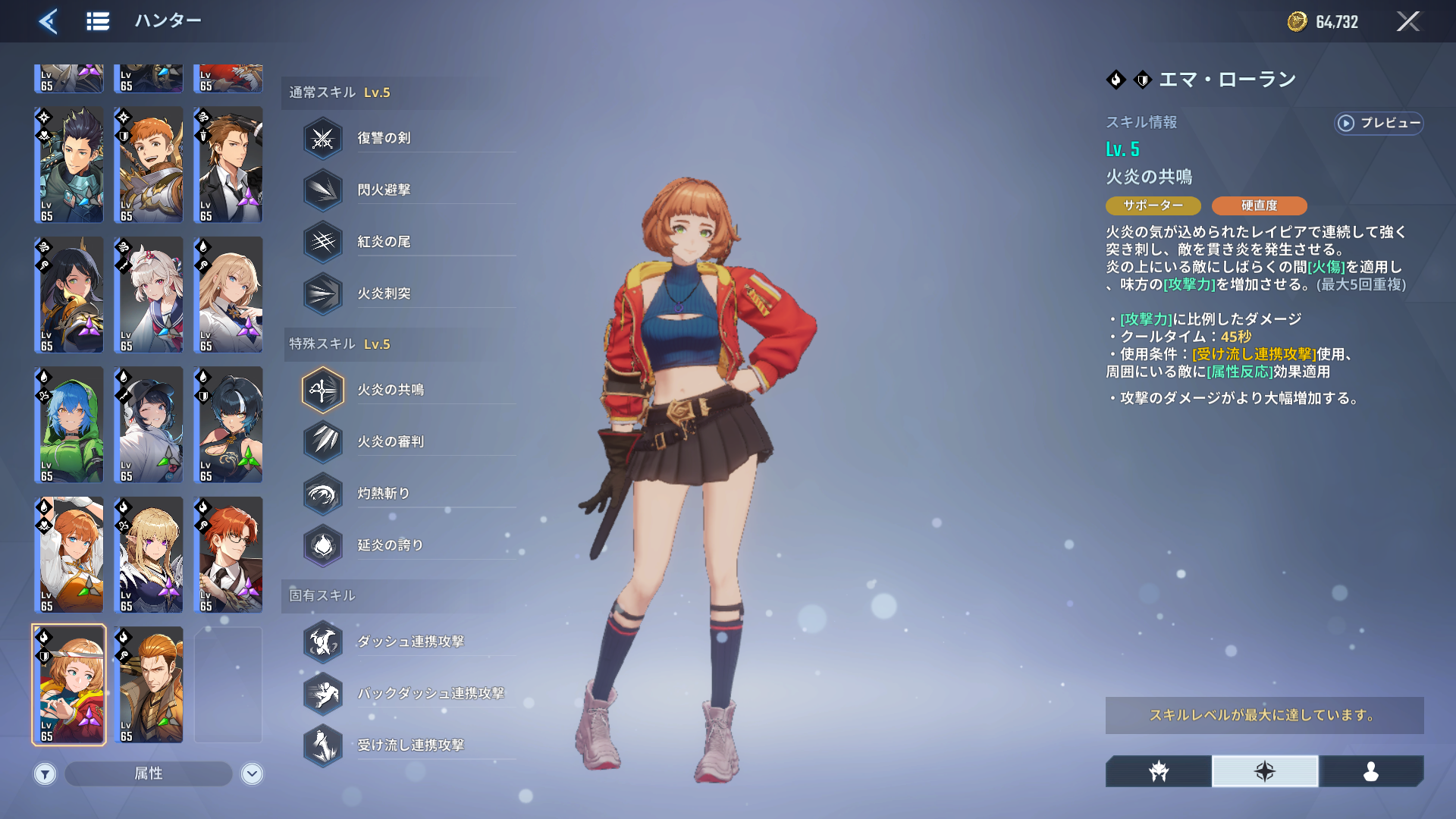Click the round filter button beside 属性
Viewport: 1456px width, 819px height.
tap(45, 773)
